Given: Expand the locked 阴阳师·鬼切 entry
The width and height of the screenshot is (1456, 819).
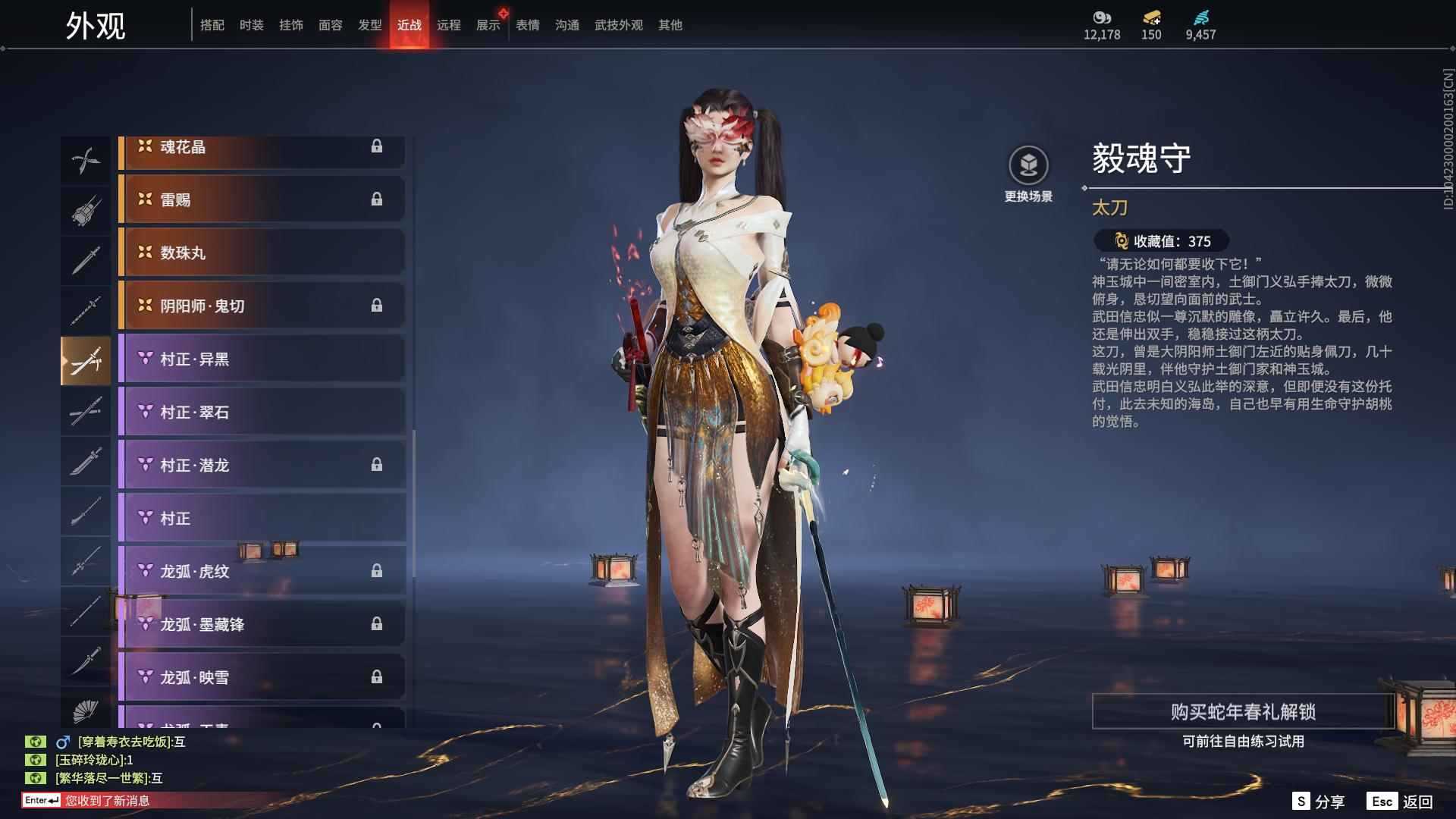Looking at the screenshot, I should 262,306.
